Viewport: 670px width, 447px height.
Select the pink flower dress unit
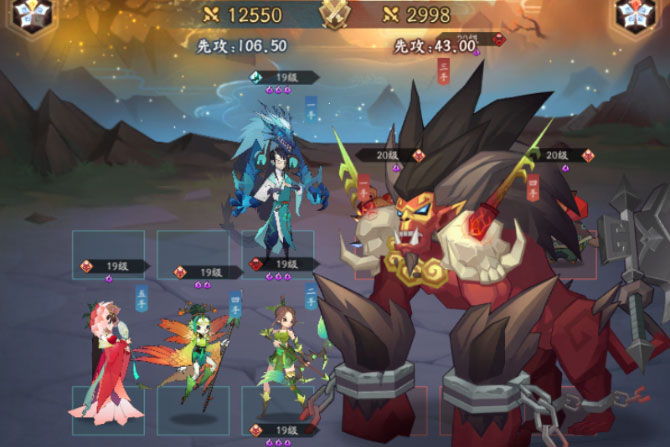coord(104,360)
